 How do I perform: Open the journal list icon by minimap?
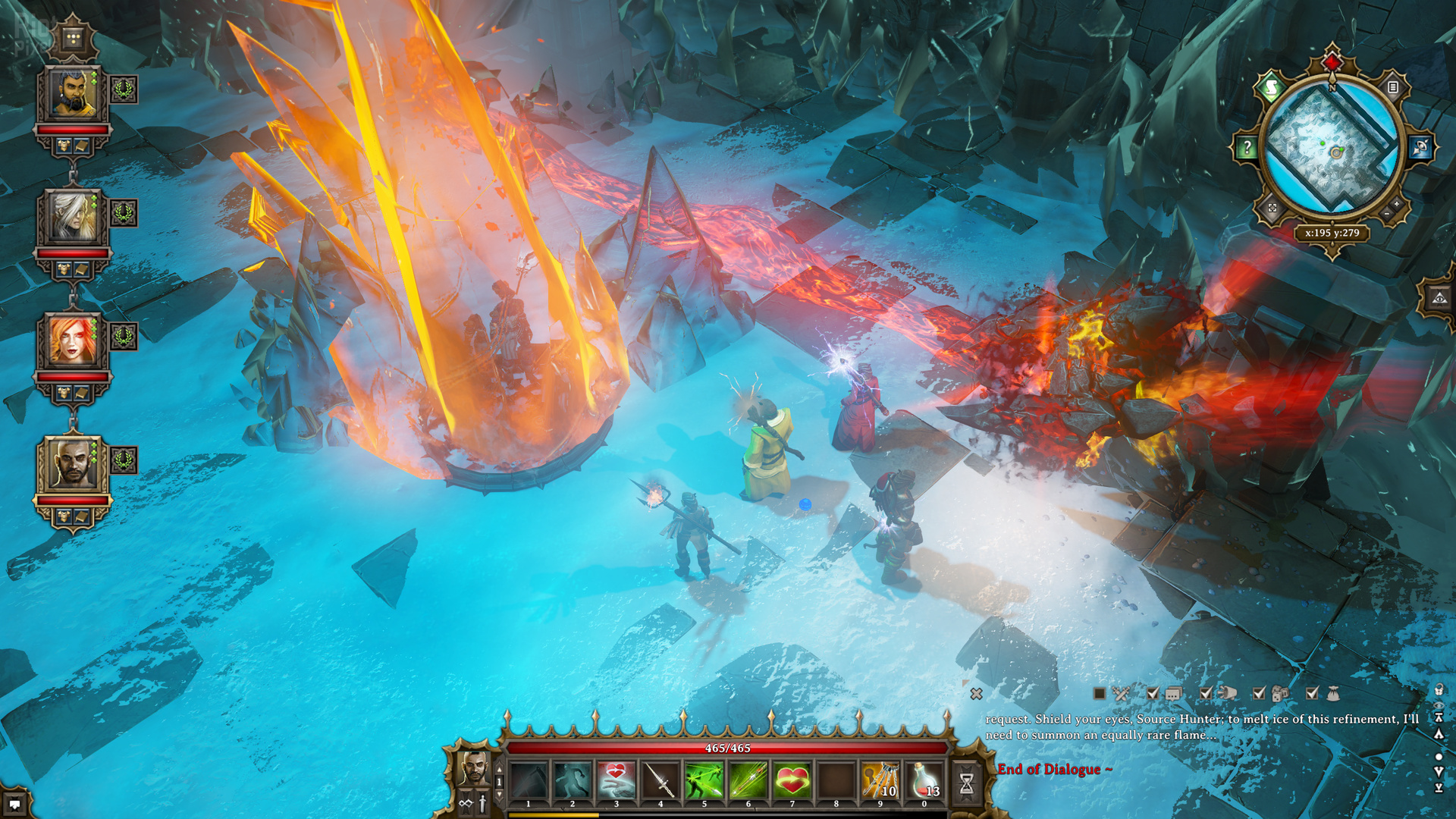(x=1393, y=87)
